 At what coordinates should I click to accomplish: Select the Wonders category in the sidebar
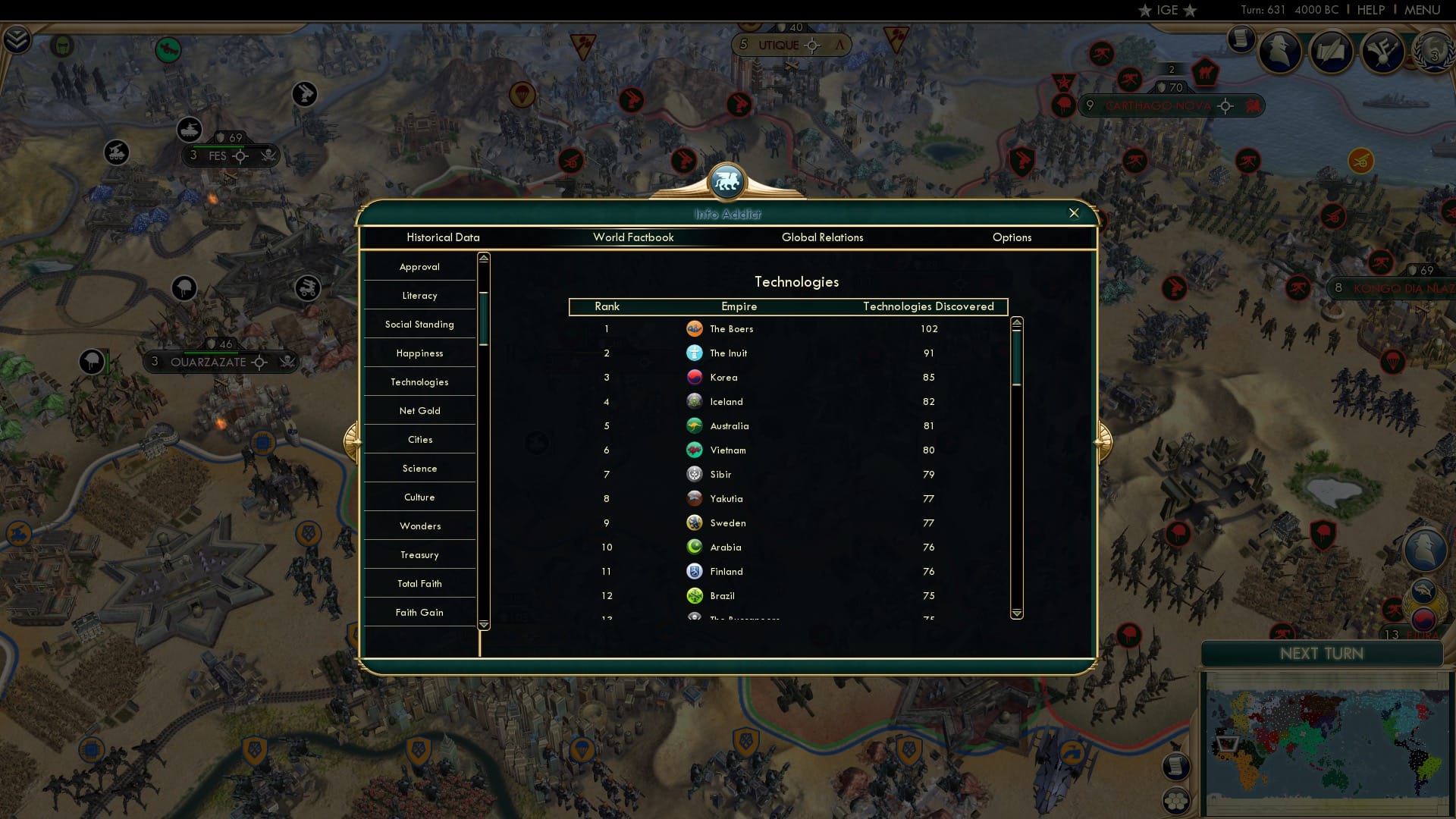coord(419,526)
